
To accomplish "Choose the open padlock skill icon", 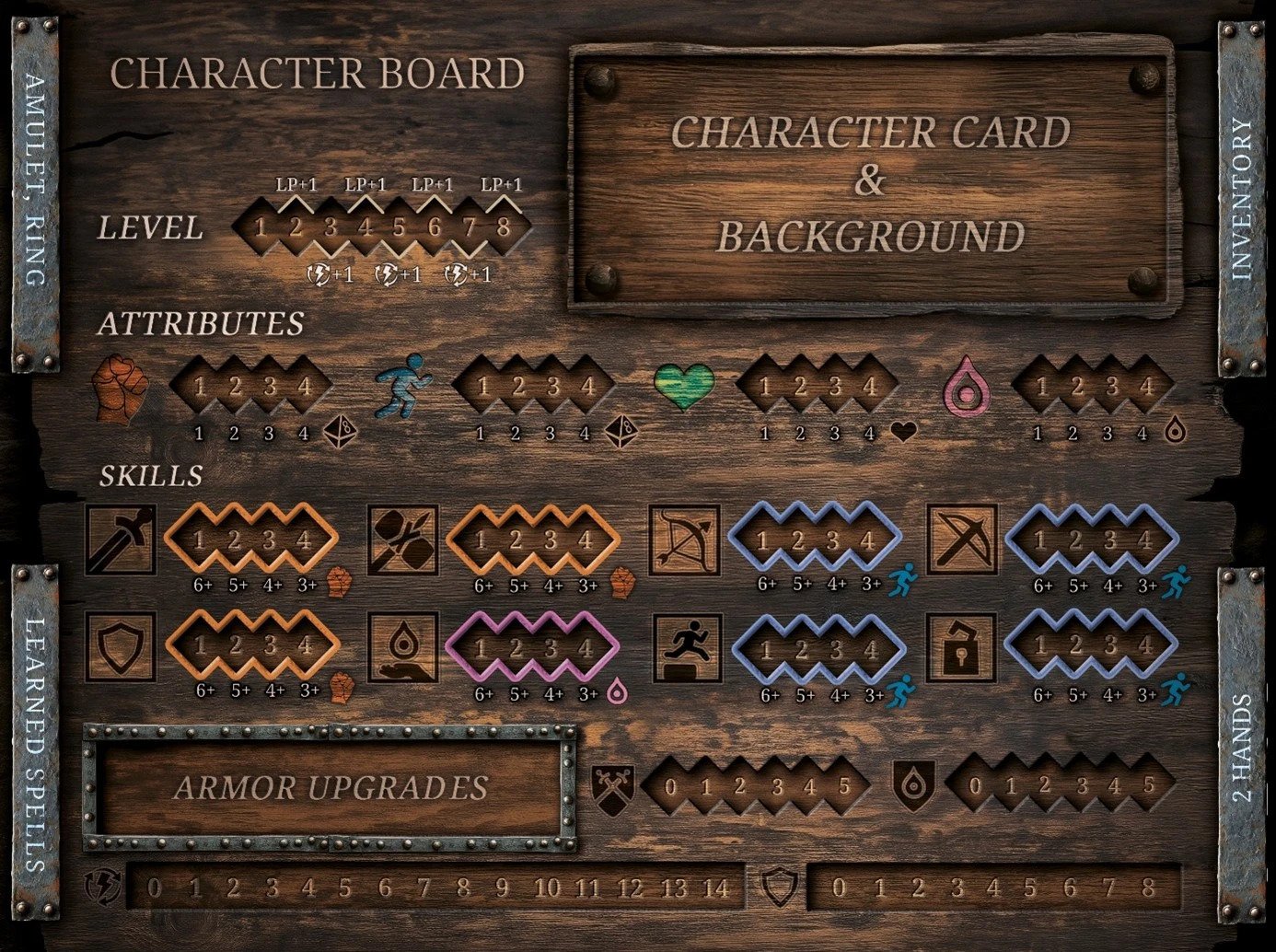I will tap(962, 648).
